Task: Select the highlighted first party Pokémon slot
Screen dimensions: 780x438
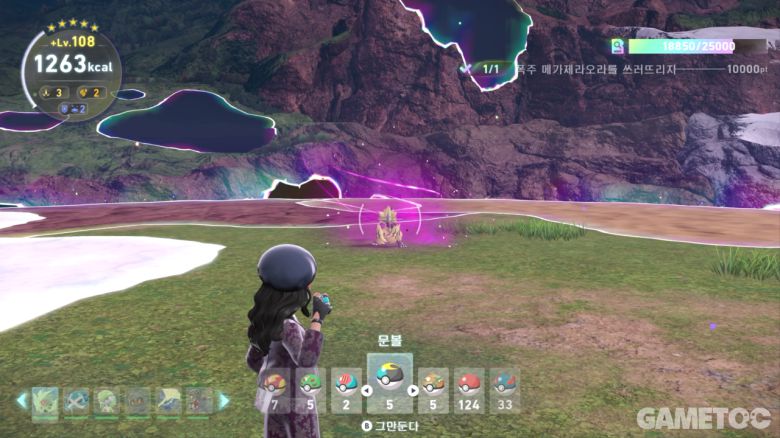Action: [x=45, y=401]
